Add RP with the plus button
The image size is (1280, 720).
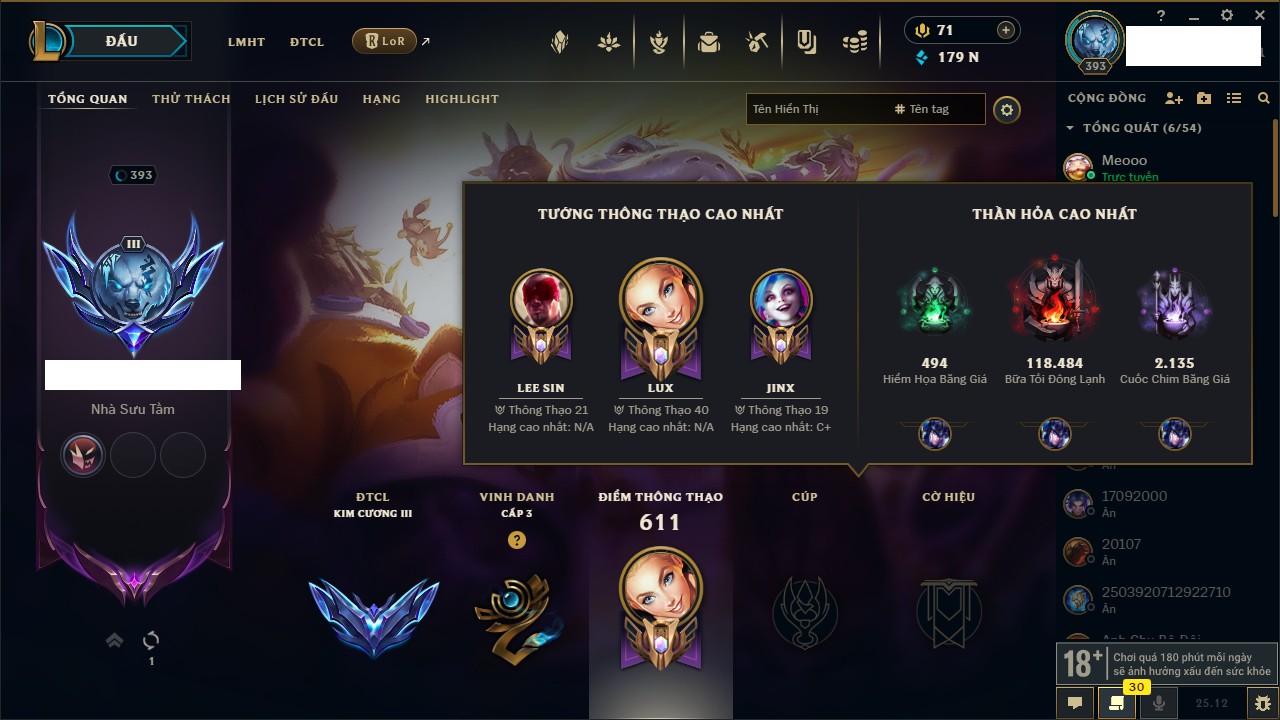[1006, 30]
